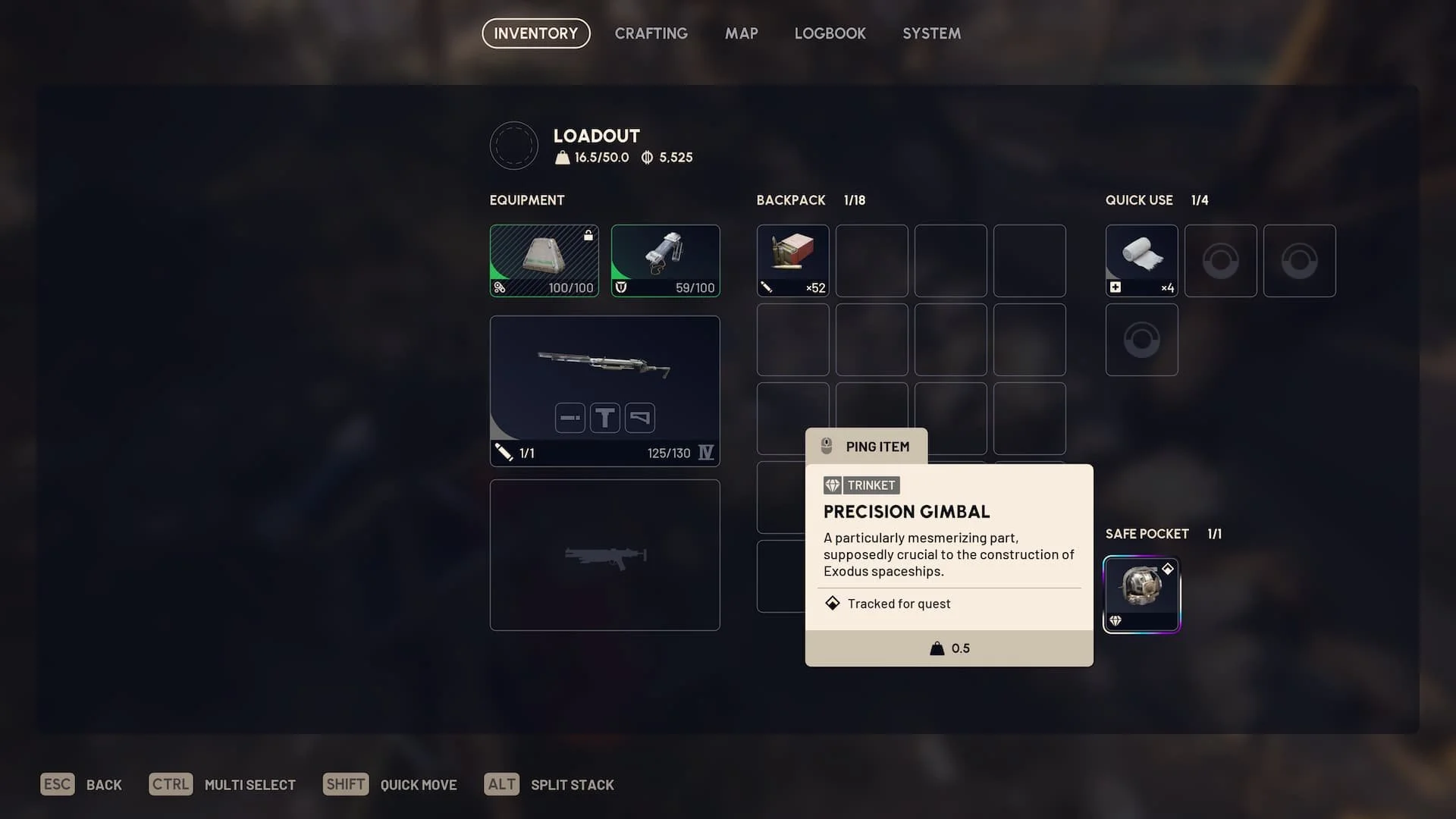1456x819 pixels.
Task: Open the Crafting tab
Action: click(x=651, y=33)
